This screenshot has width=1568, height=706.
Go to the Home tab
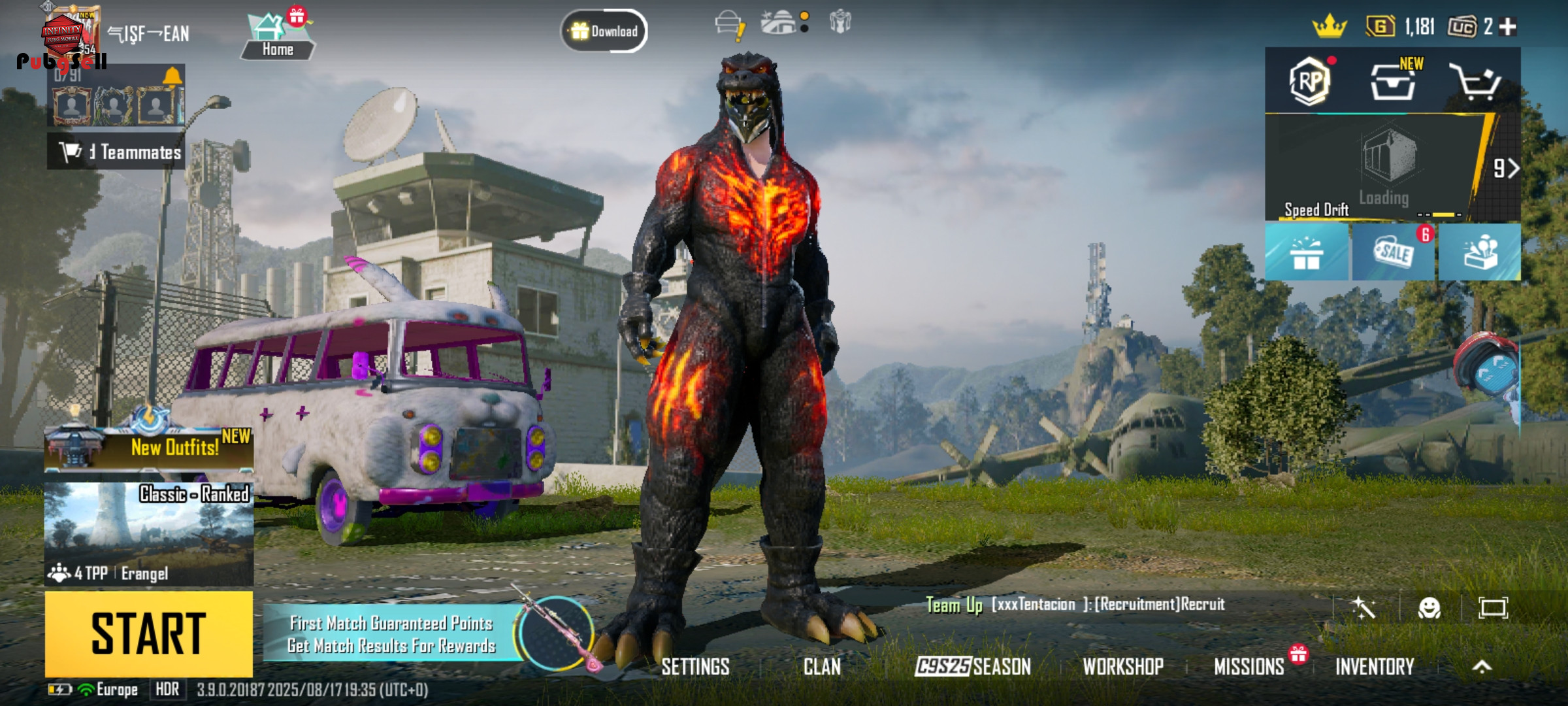tap(278, 38)
